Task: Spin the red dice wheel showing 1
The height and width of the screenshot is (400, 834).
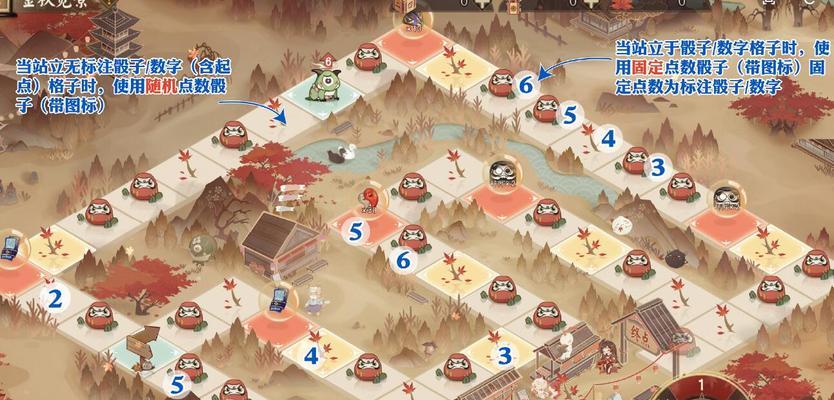Action: (x=702, y=386)
